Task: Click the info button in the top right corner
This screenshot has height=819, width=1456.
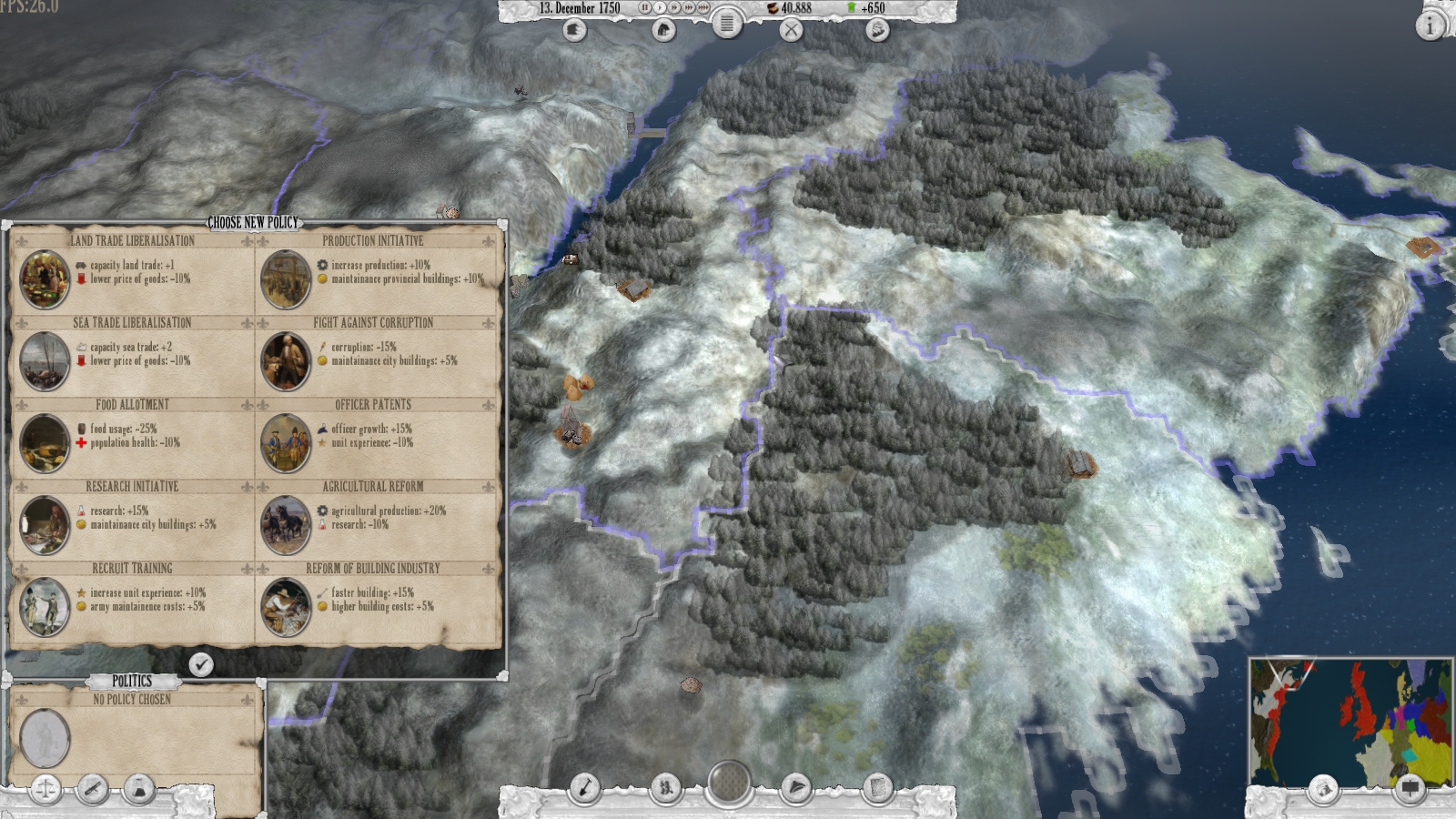Action: point(1431,24)
